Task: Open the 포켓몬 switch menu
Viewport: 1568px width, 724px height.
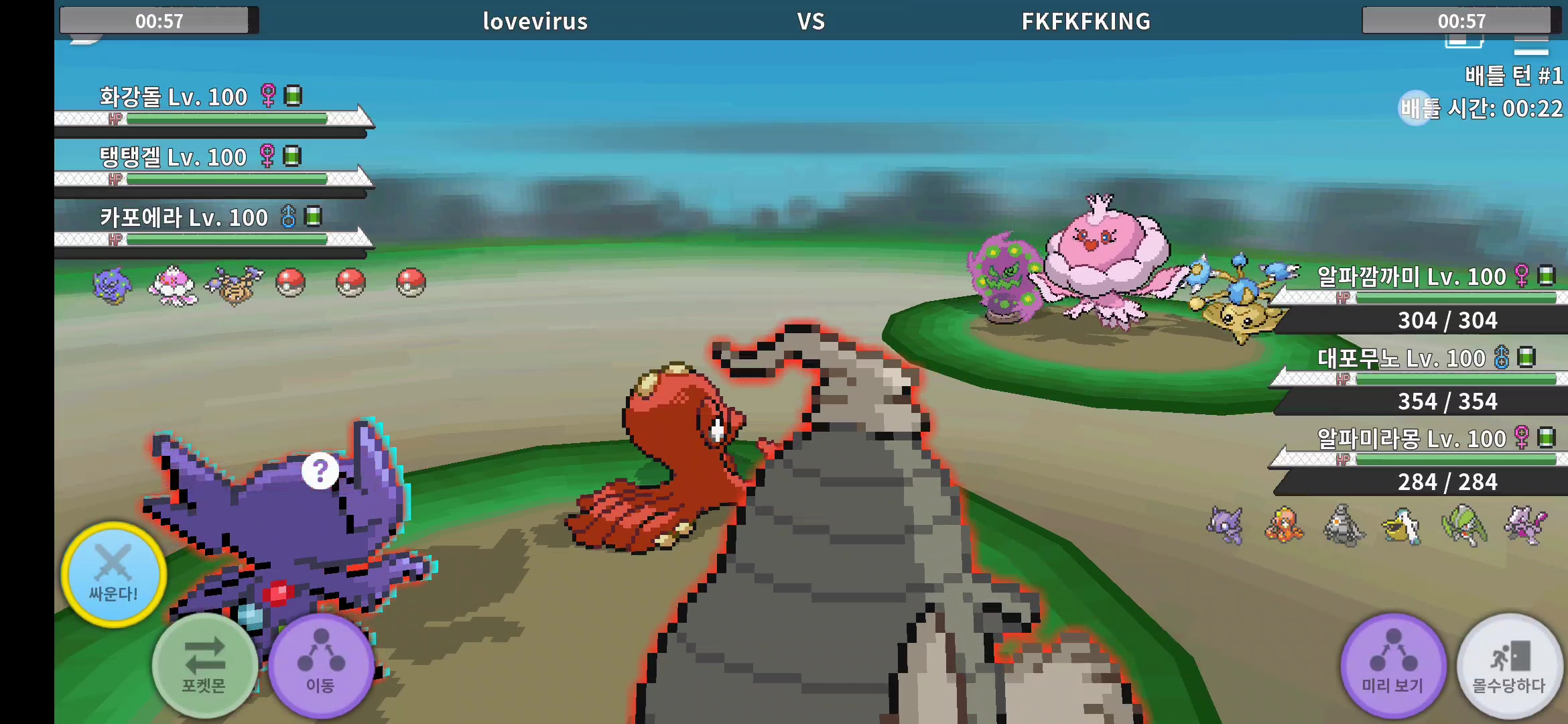Action: [x=204, y=665]
